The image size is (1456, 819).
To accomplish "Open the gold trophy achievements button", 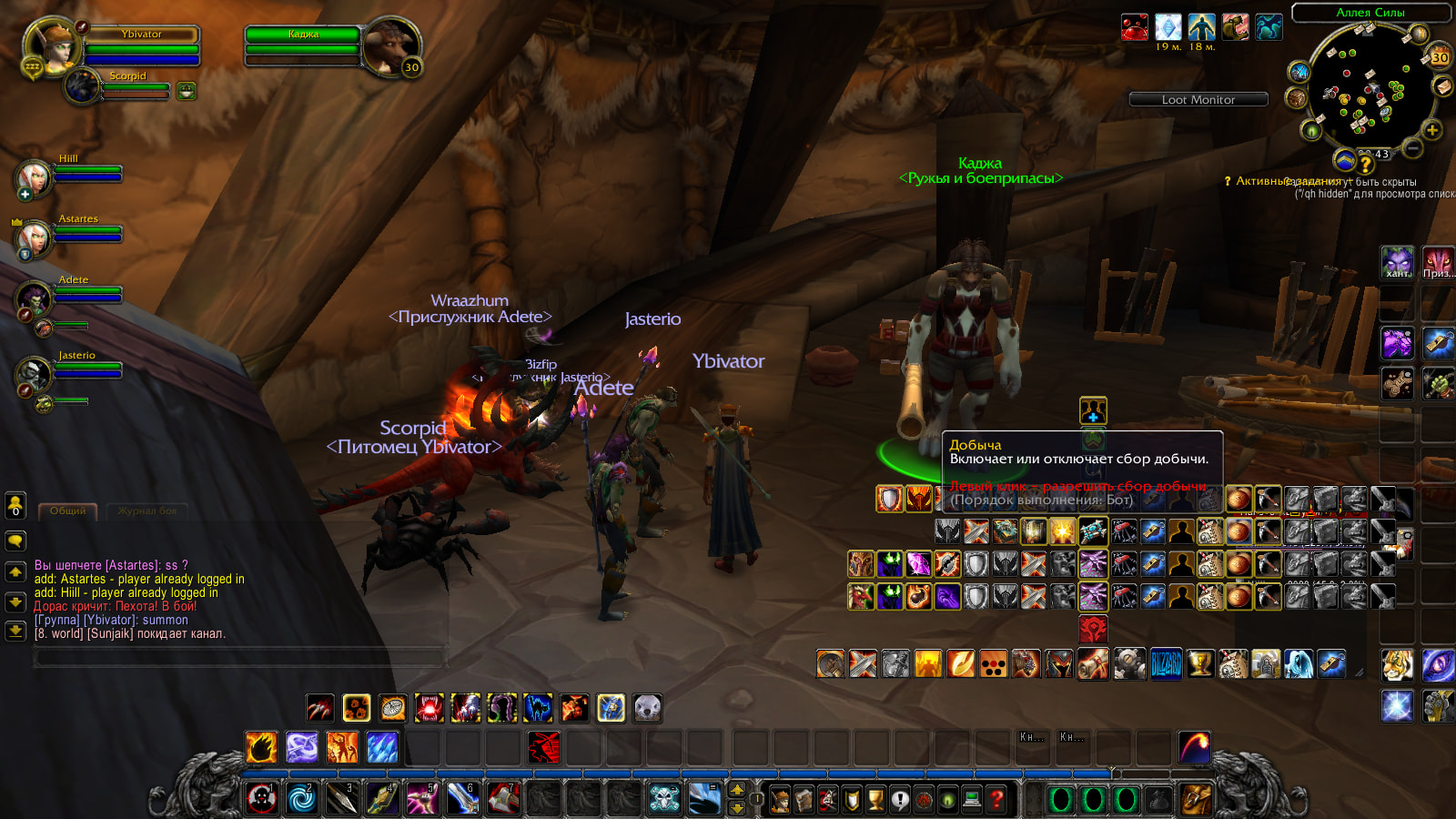I will pyautogui.click(x=876, y=799).
